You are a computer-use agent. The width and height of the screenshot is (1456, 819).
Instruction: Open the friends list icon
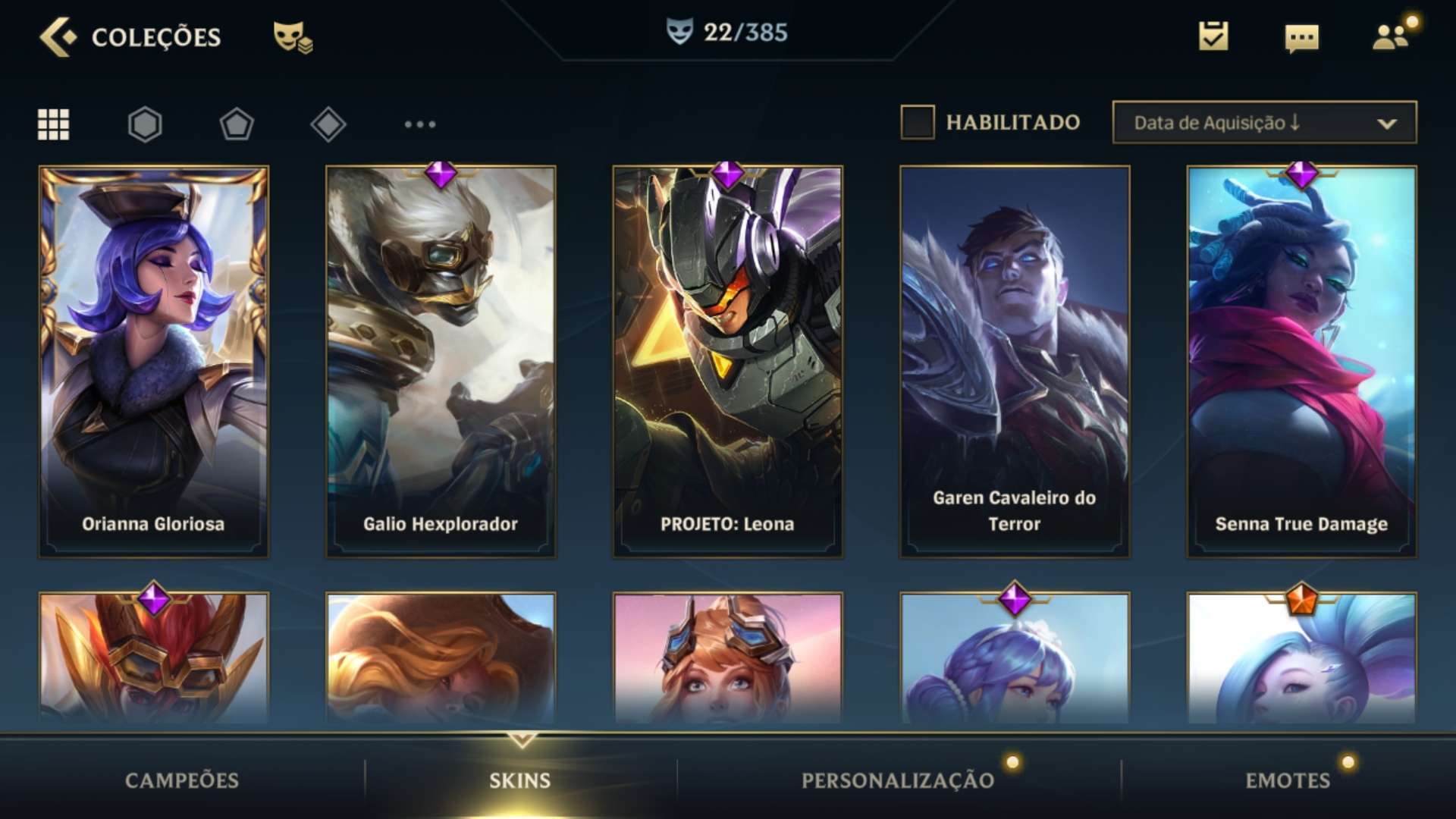1391,36
